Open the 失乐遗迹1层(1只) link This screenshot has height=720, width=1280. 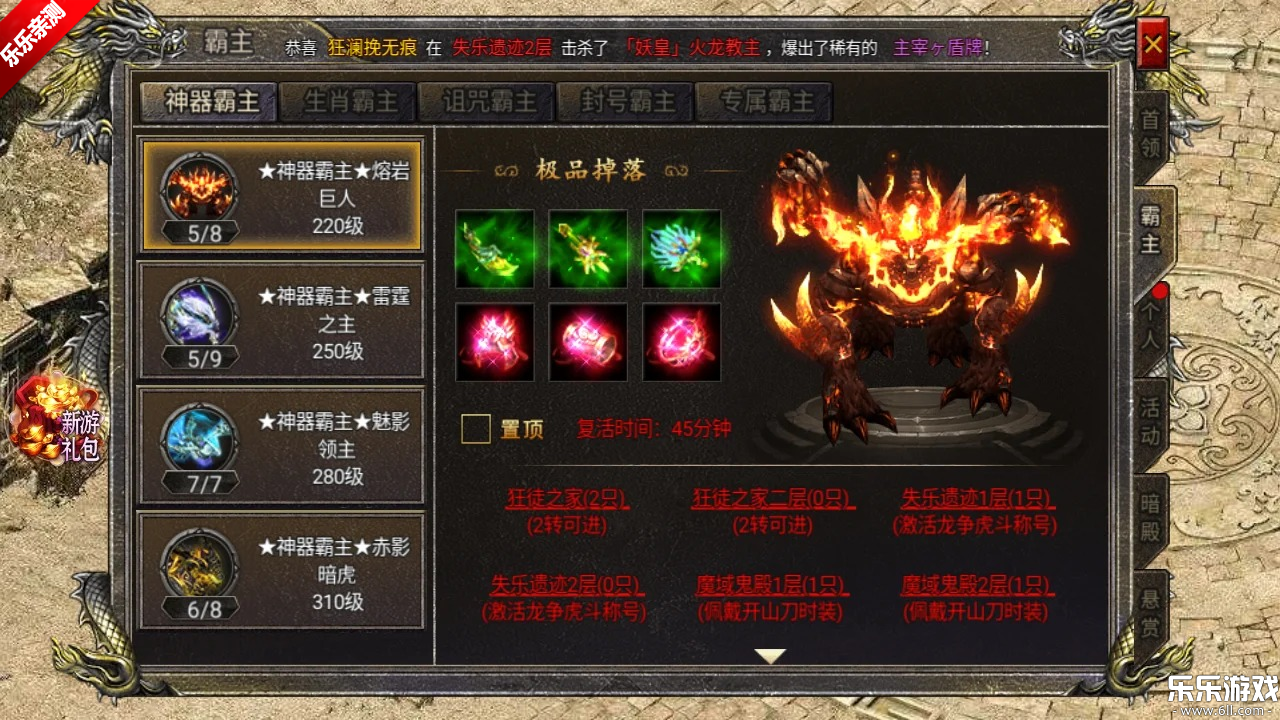975,497
